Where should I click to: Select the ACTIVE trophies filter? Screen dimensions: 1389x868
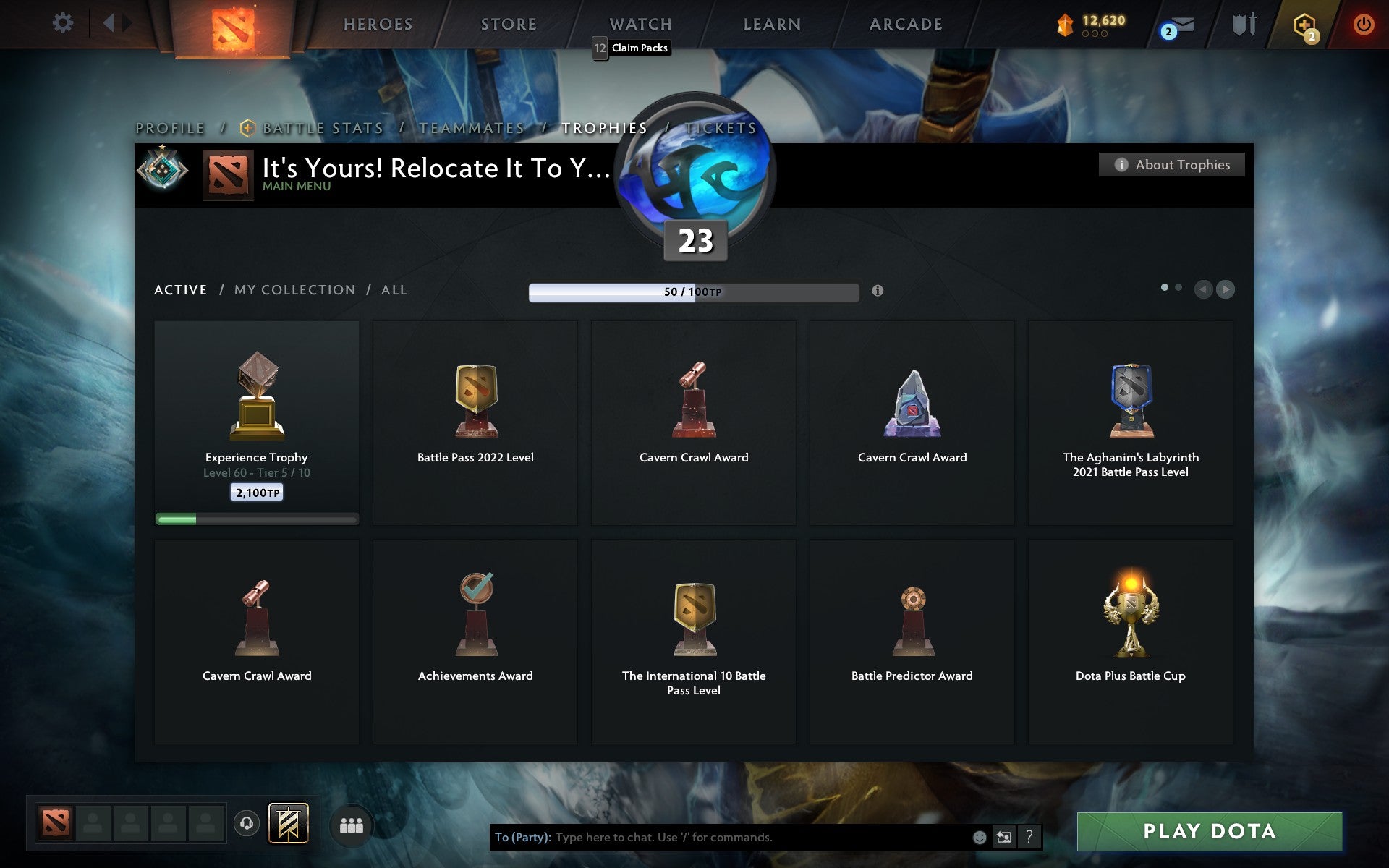(179, 289)
